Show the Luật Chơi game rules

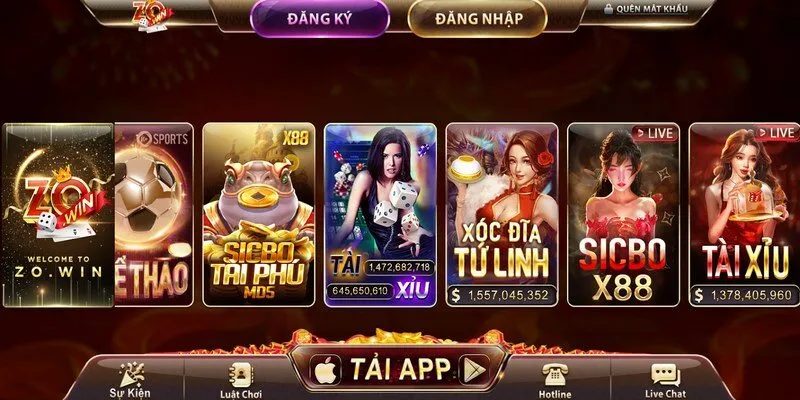pos(240,379)
